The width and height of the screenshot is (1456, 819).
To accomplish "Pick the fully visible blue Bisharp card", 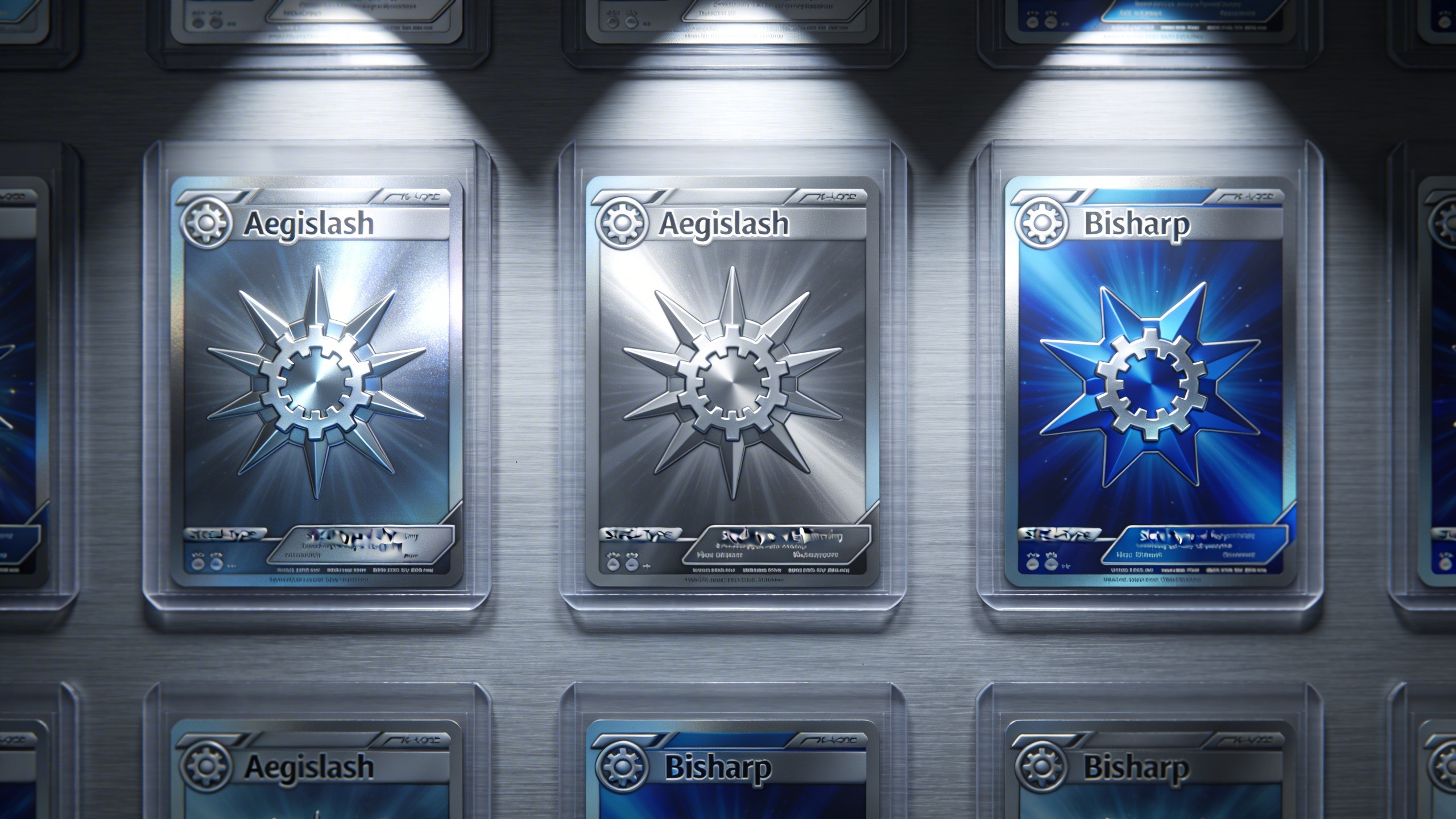I will [x=1150, y=381].
